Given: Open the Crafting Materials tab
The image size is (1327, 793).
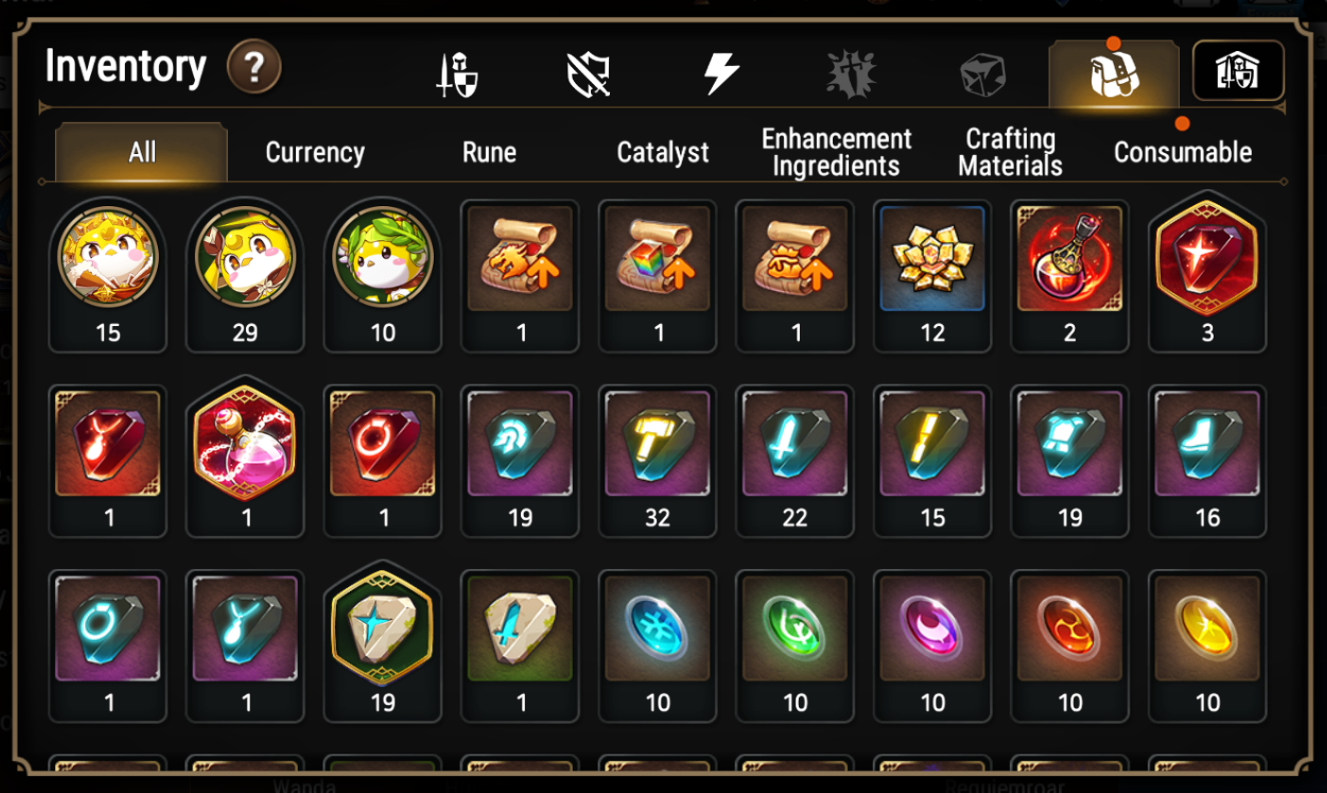Looking at the screenshot, I should point(1009,152).
